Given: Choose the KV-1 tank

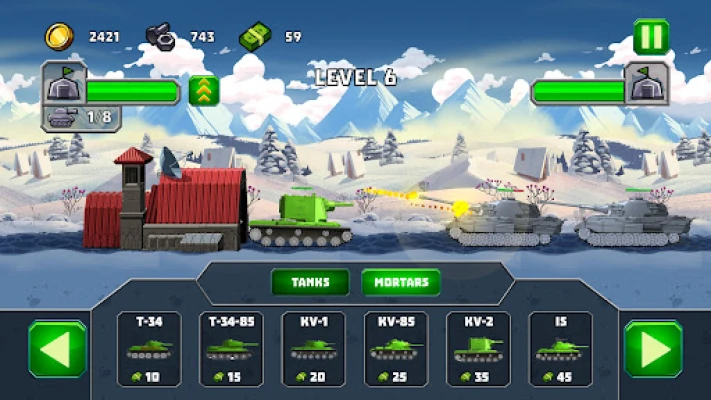Looking at the screenshot, I should pyautogui.click(x=314, y=349).
